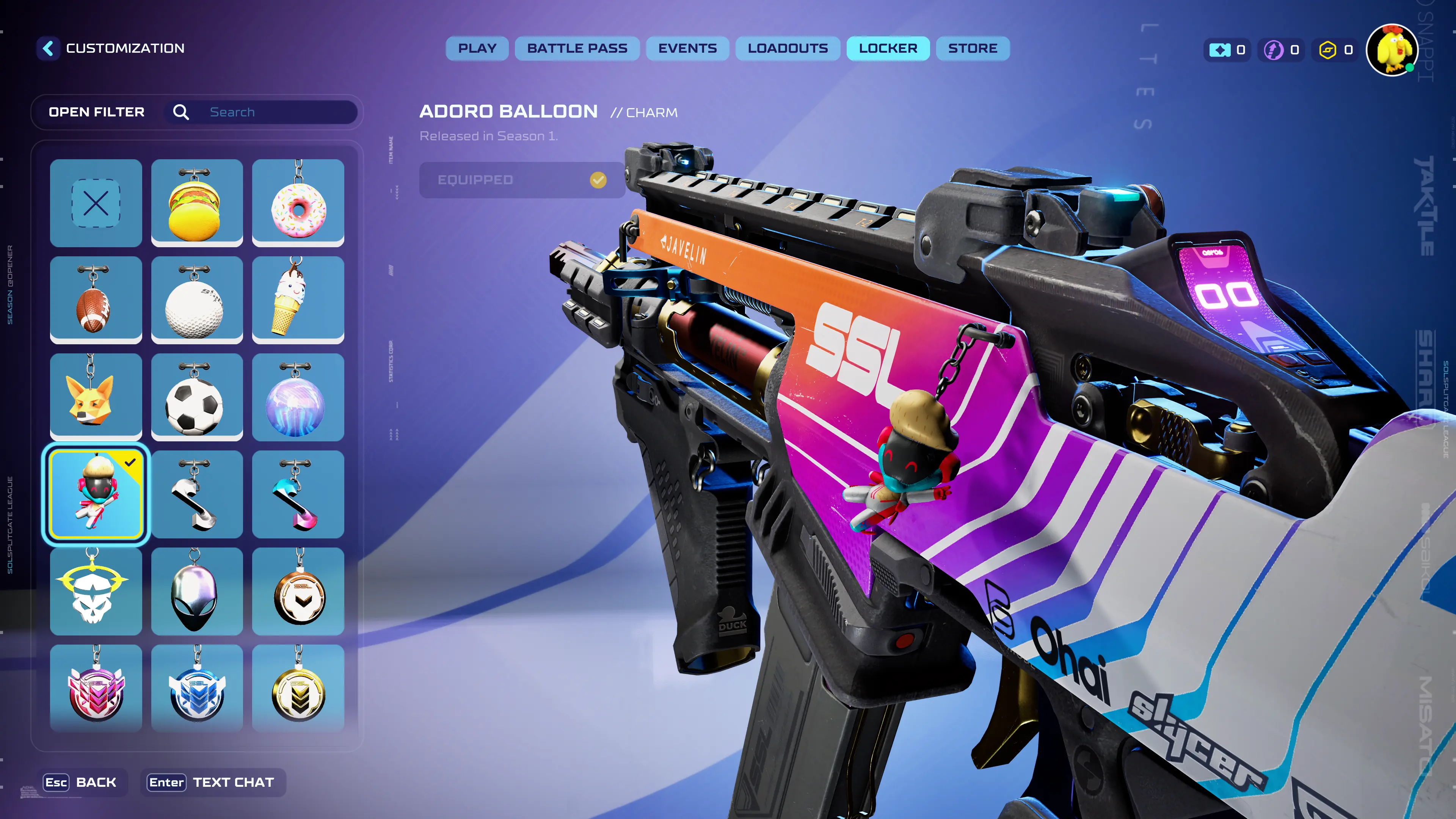Select the ice cream cone charm

click(x=298, y=300)
